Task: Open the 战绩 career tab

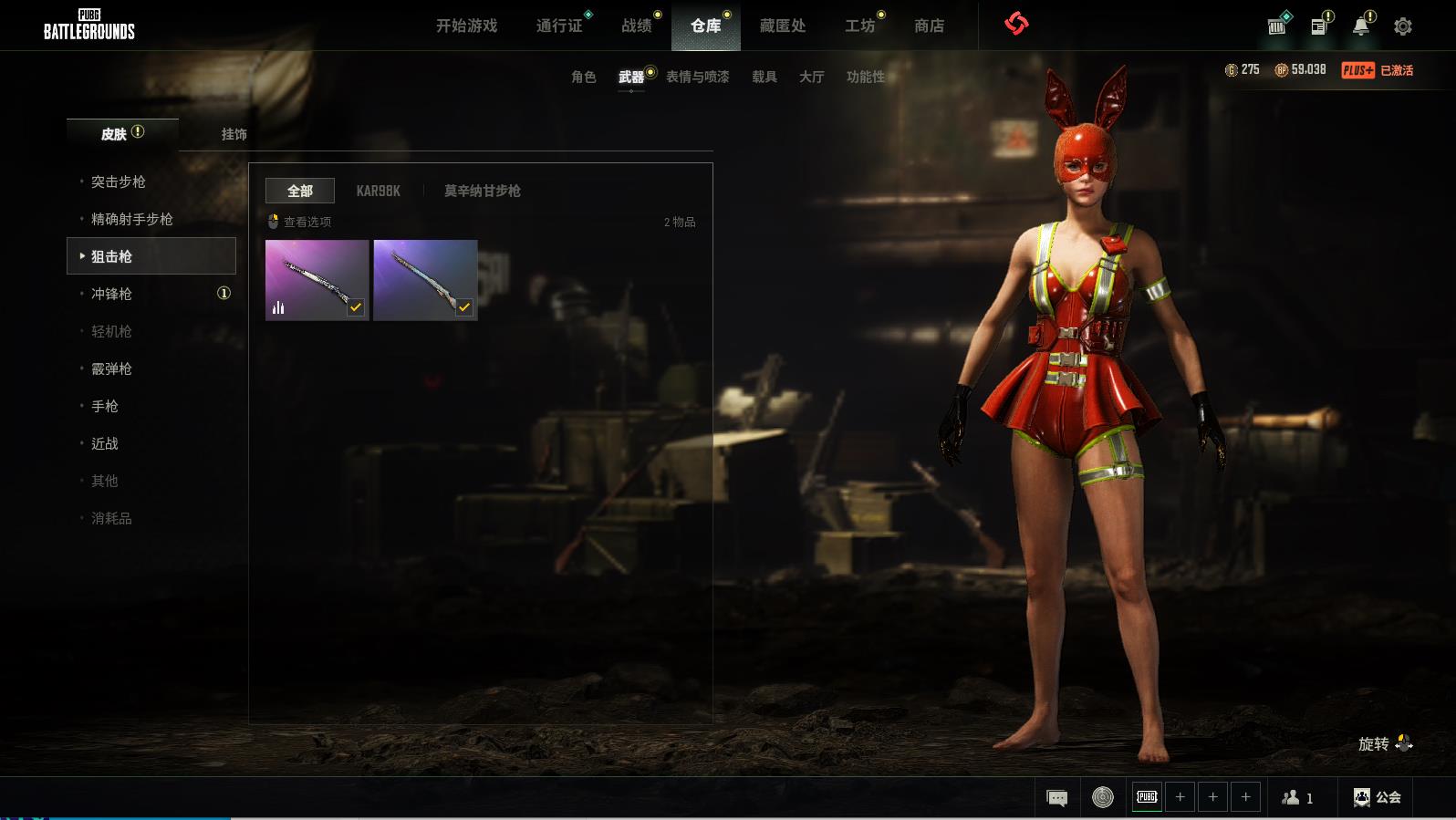Action: [x=637, y=26]
